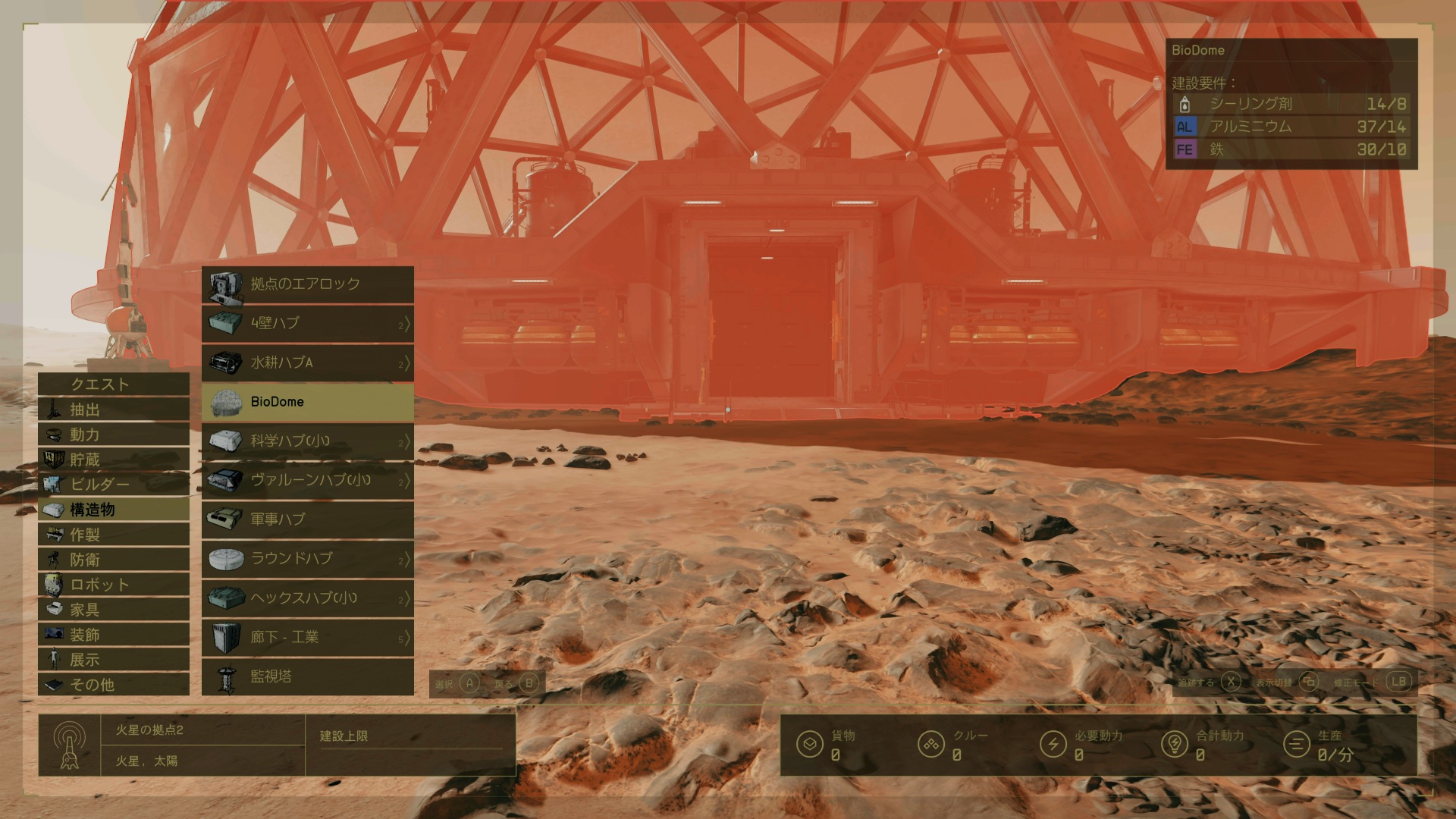Screen dimensions: 1456x819
Task: Open the ビルダー category
Action: (114, 485)
